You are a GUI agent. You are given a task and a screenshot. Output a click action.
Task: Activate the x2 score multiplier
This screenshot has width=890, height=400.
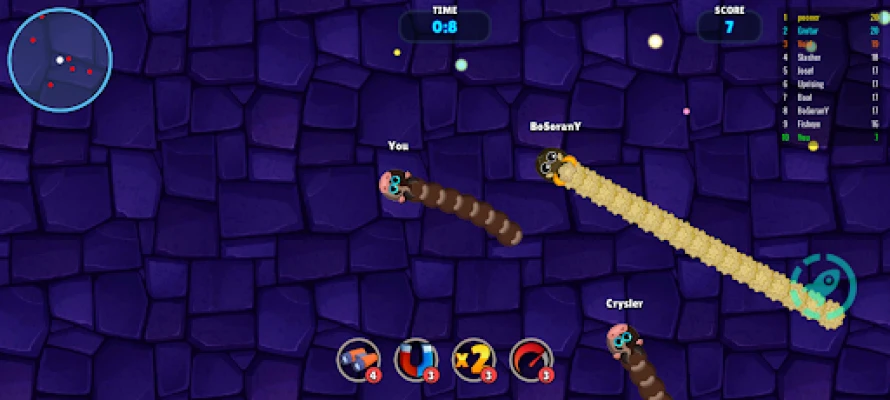pyautogui.click(x=473, y=358)
